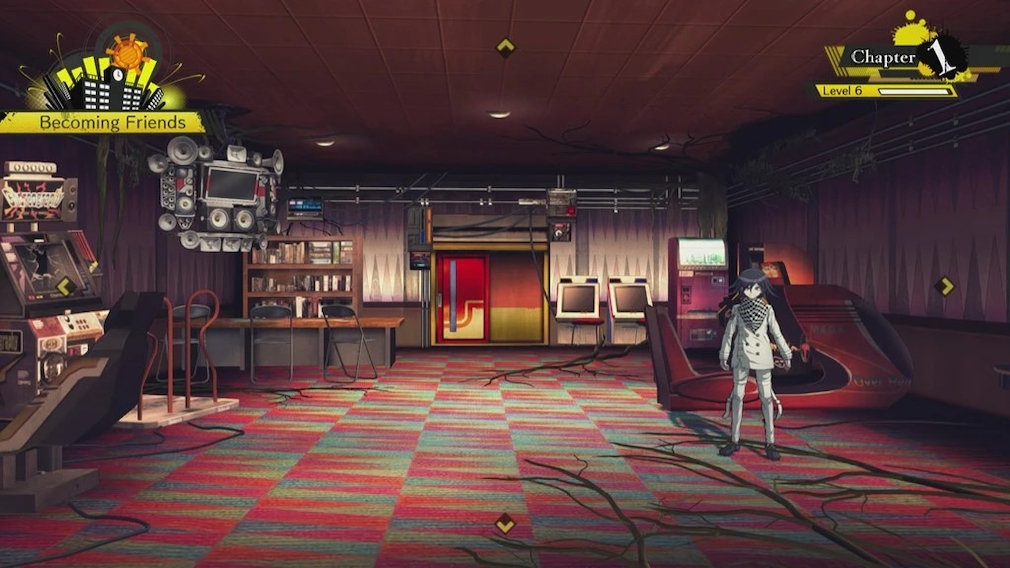
Task: Select the right navigation arrow marker
Action: click(x=944, y=286)
